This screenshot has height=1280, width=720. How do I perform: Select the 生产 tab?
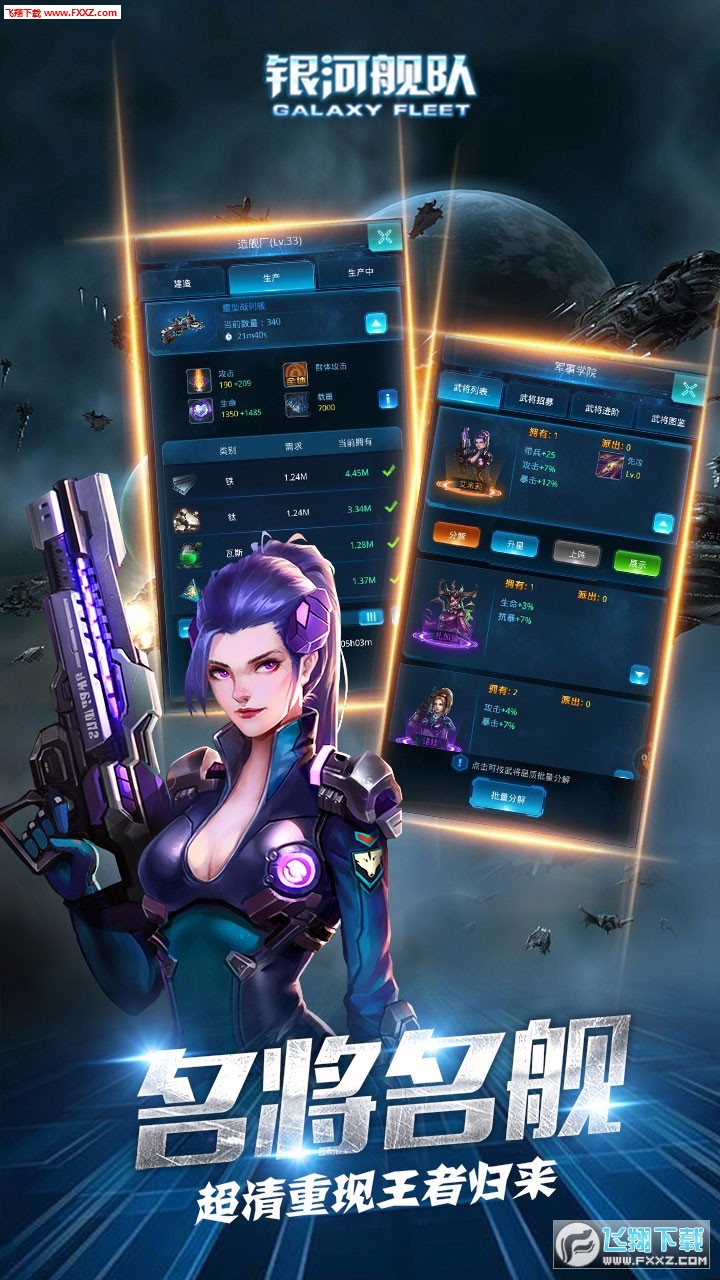click(271, 278)
